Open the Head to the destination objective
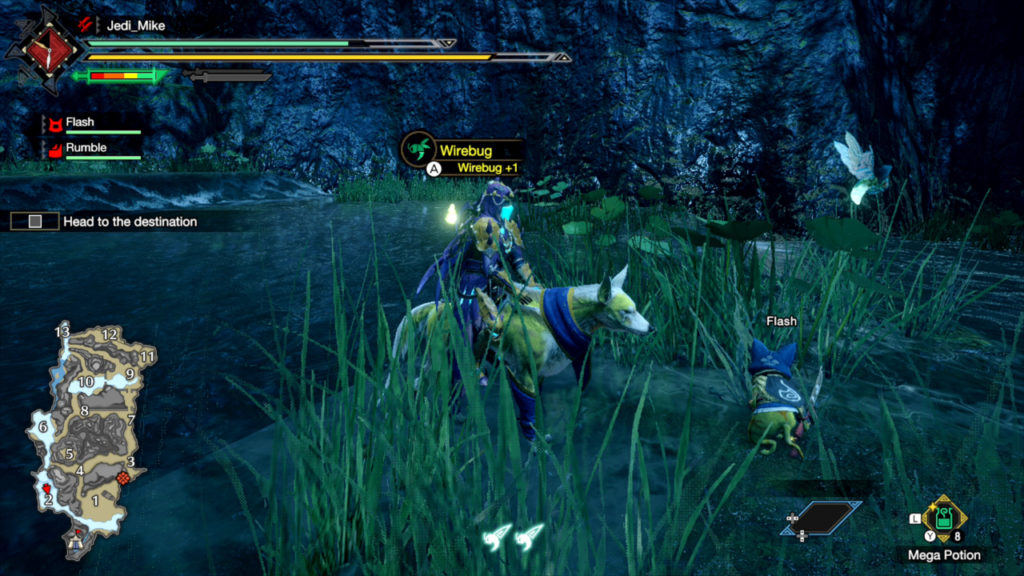Image resolution: width=1024 pixels, height=576 pixels. coord(129,221)
